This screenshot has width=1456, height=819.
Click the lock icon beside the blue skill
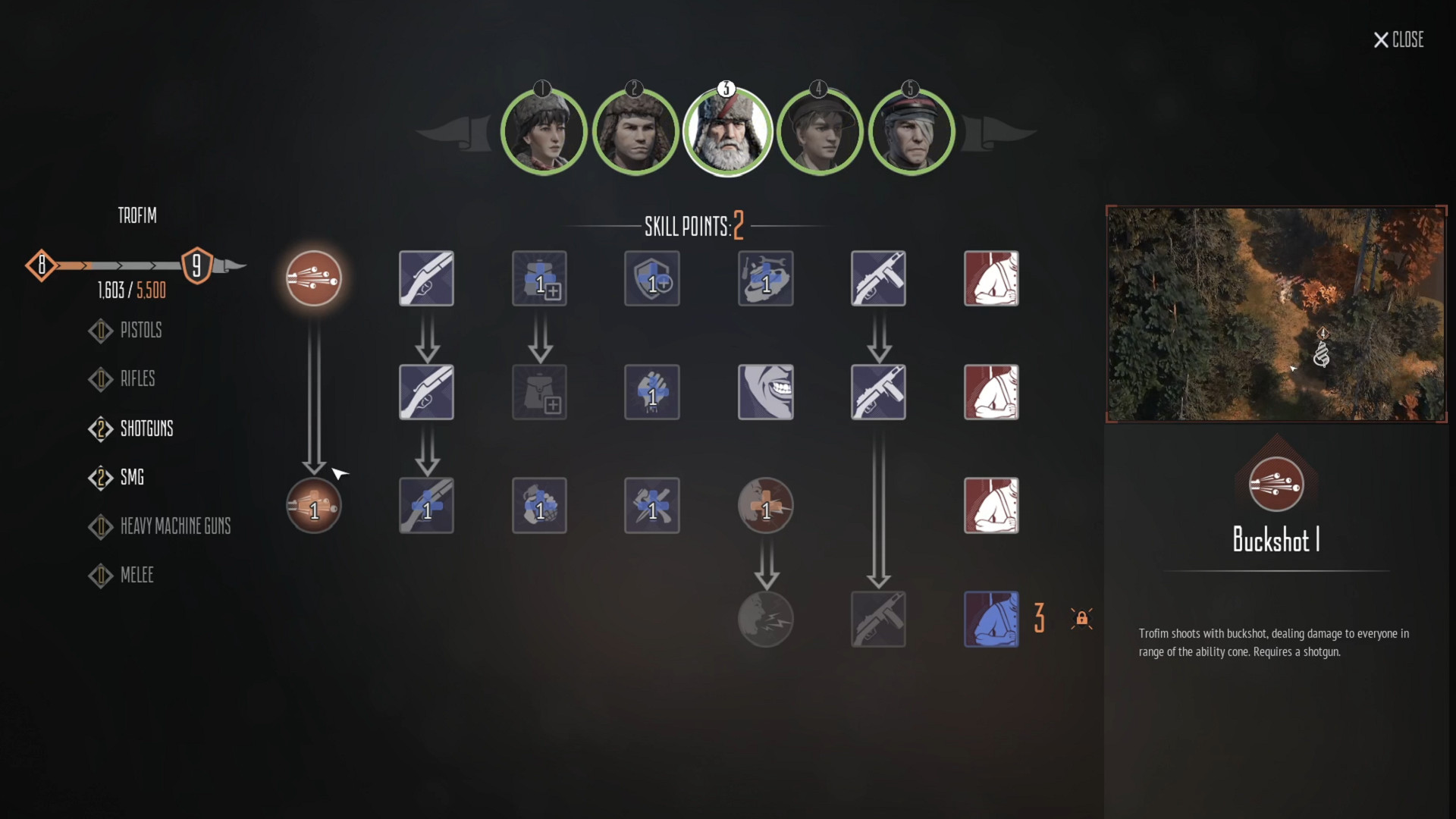[1082, 619]
